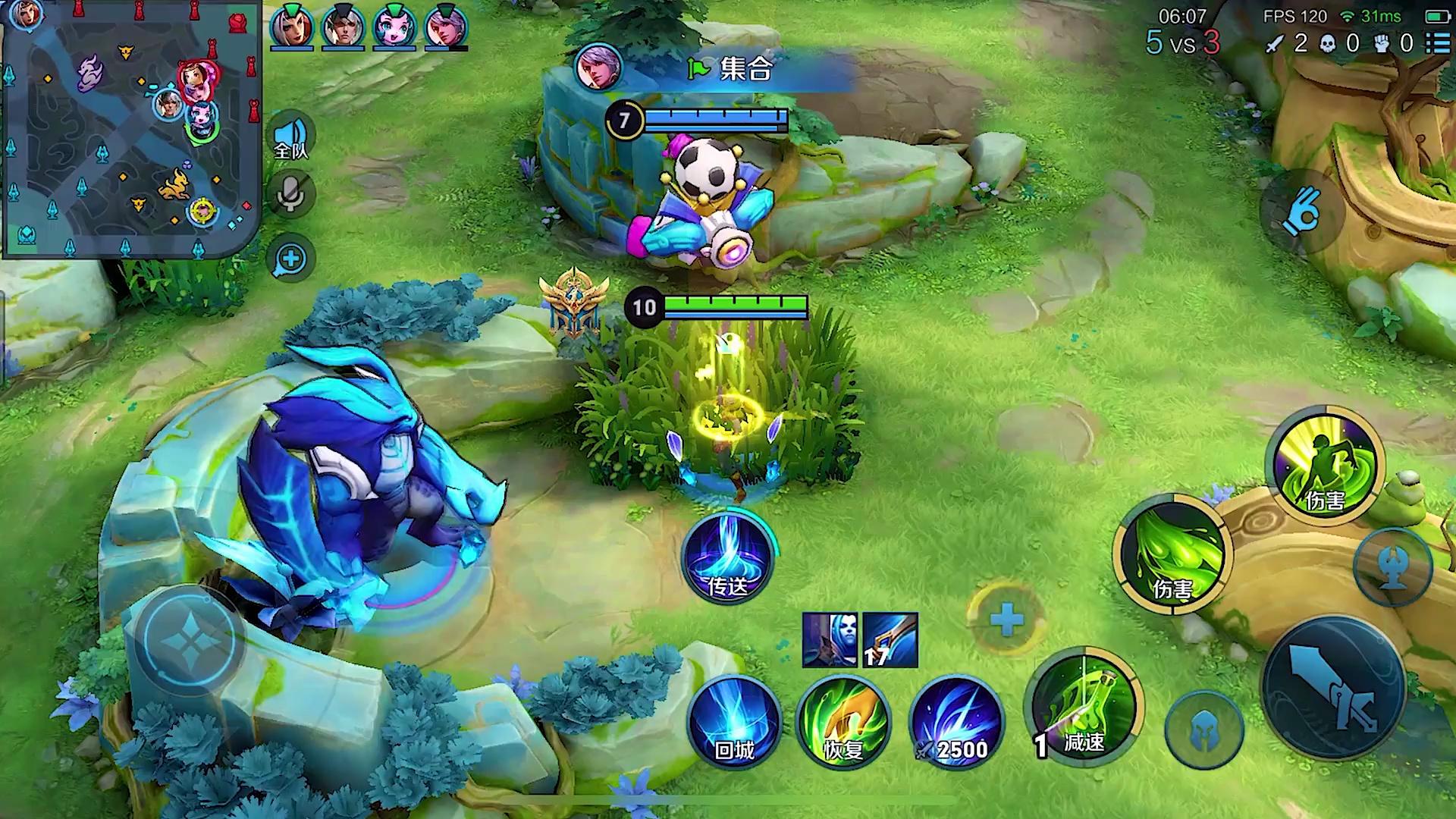
Task: Open the quick chat message button
Action: 291,259
